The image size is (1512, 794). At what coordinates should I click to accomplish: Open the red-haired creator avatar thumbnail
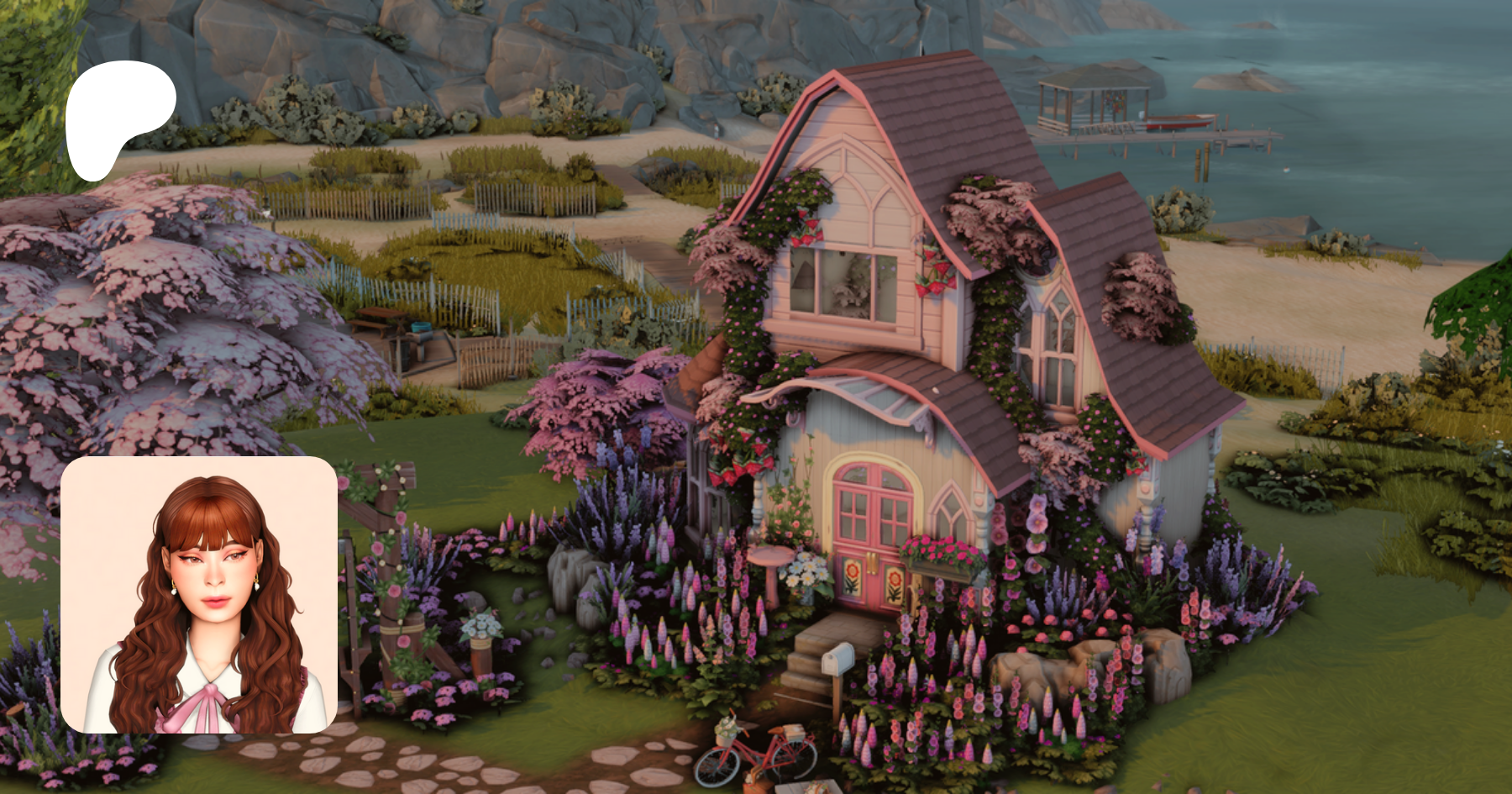[199, 595]
